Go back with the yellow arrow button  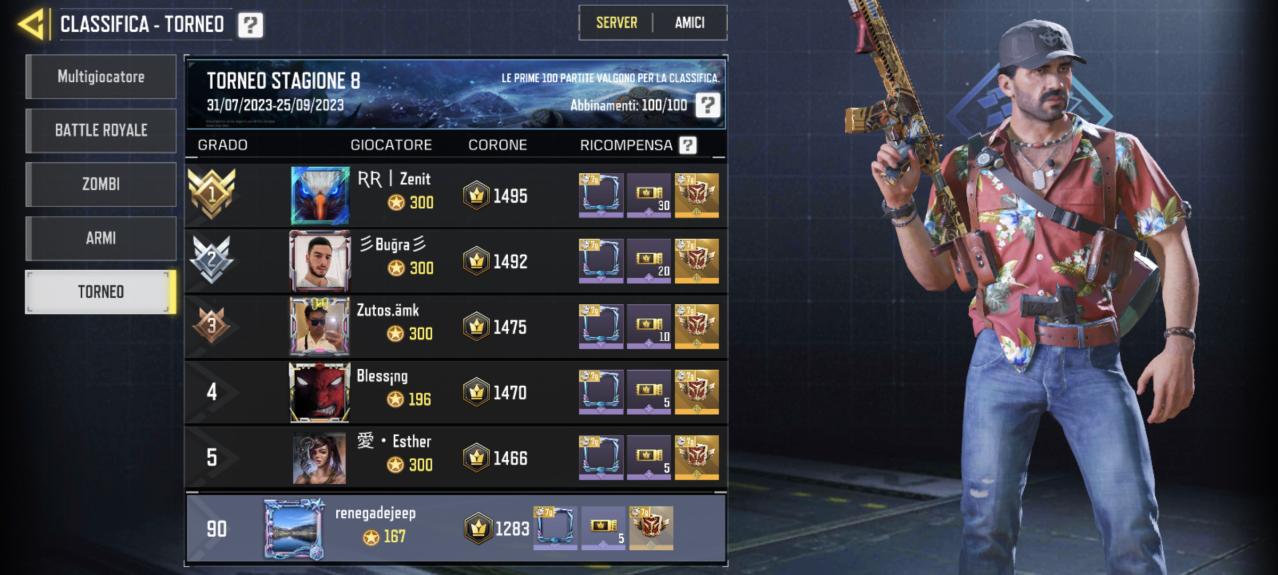(x=33, y=24)
